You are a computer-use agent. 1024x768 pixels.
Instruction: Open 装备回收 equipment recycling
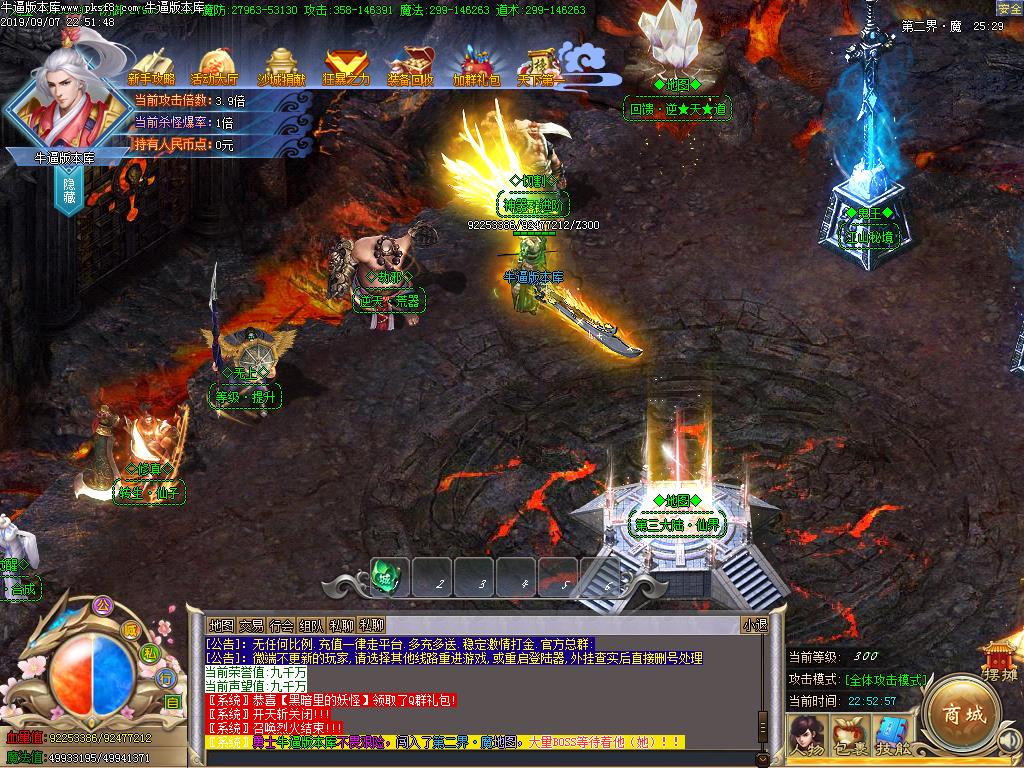(411, 67)
